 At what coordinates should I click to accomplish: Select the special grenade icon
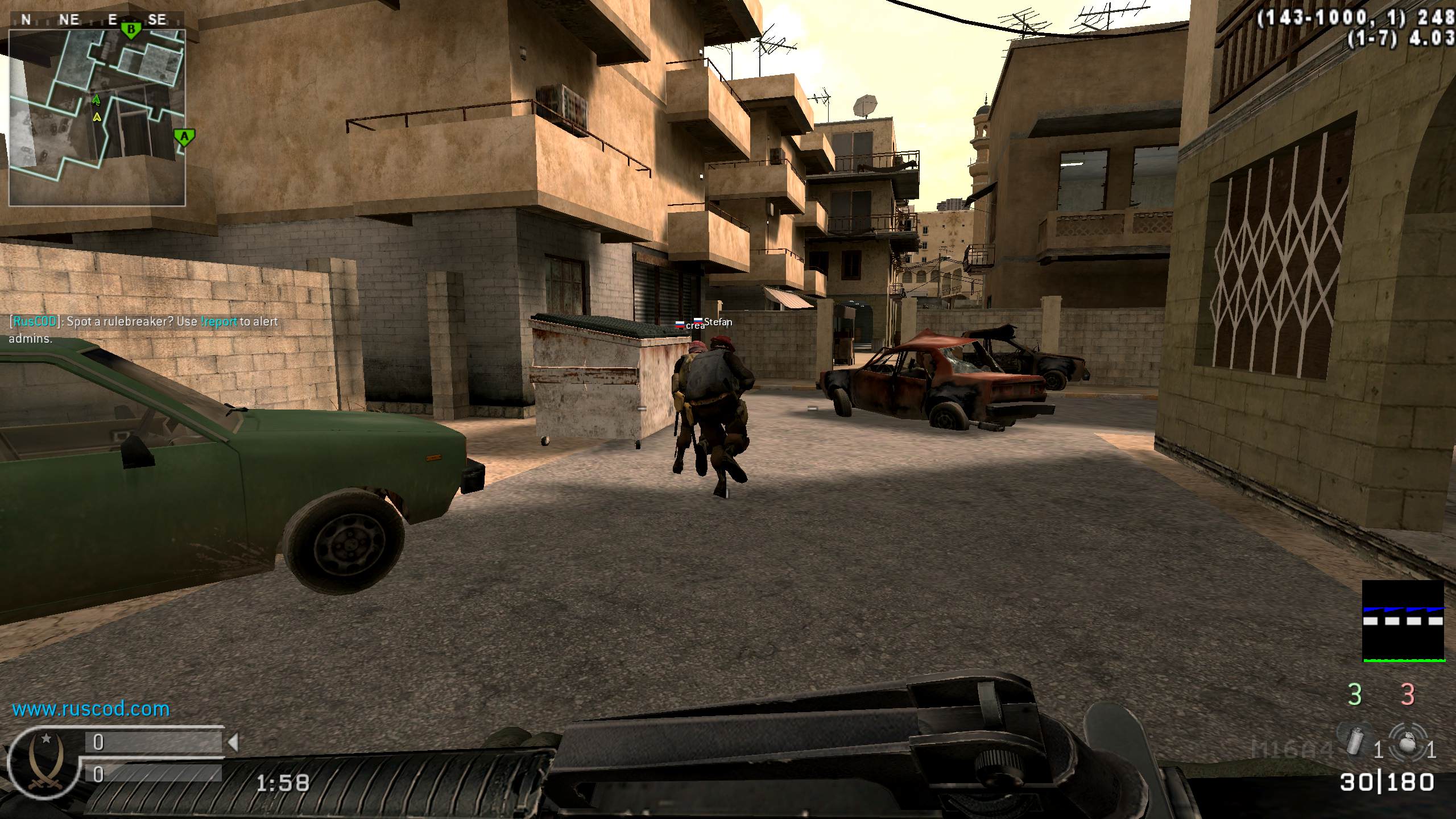pyautogui.click(x=1355, y=739)
